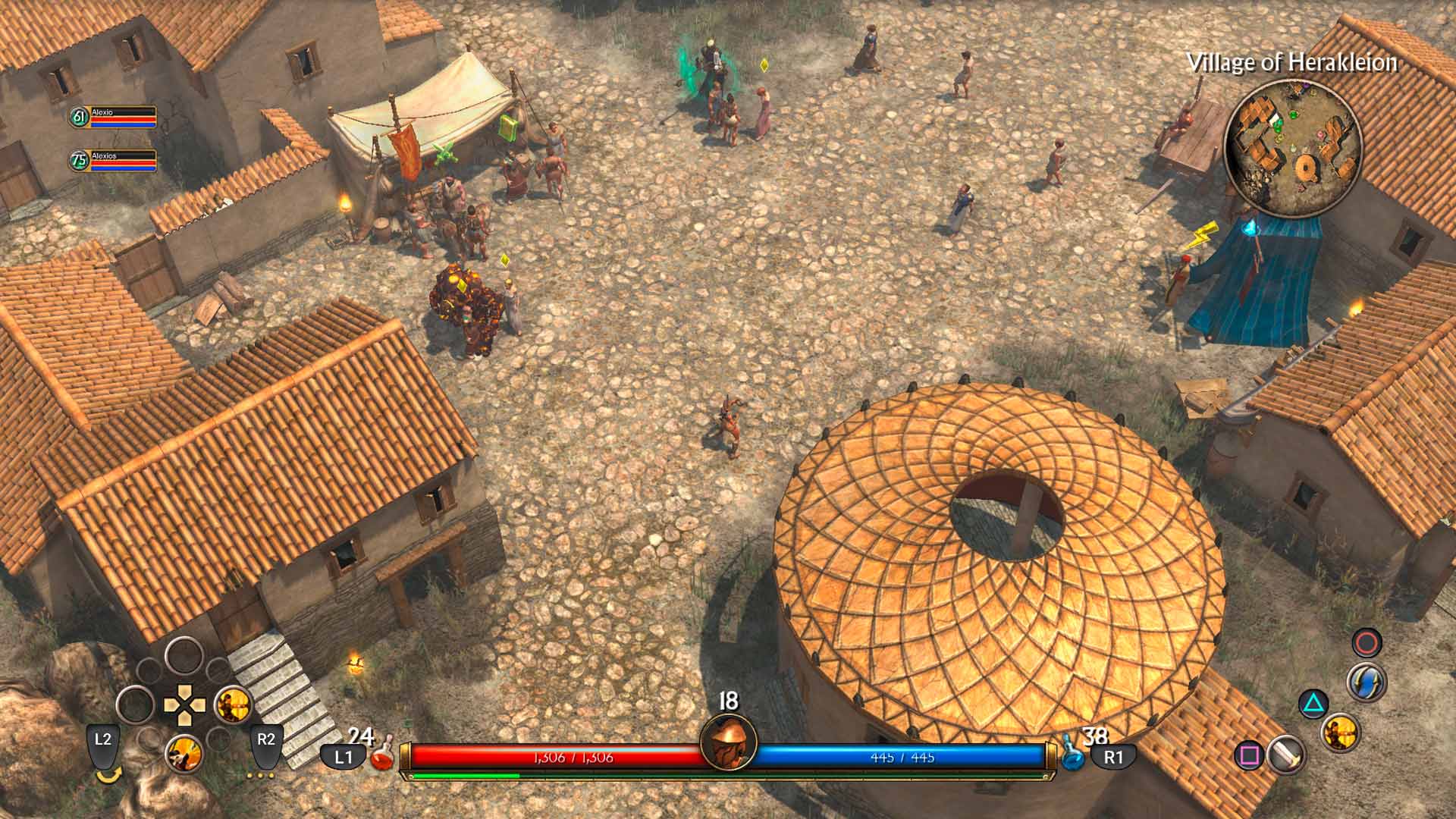Click the D-pad selector in the corner
Image resolution: width=1456 pixels, height=819 pixels.
click(x=184, y=704)
